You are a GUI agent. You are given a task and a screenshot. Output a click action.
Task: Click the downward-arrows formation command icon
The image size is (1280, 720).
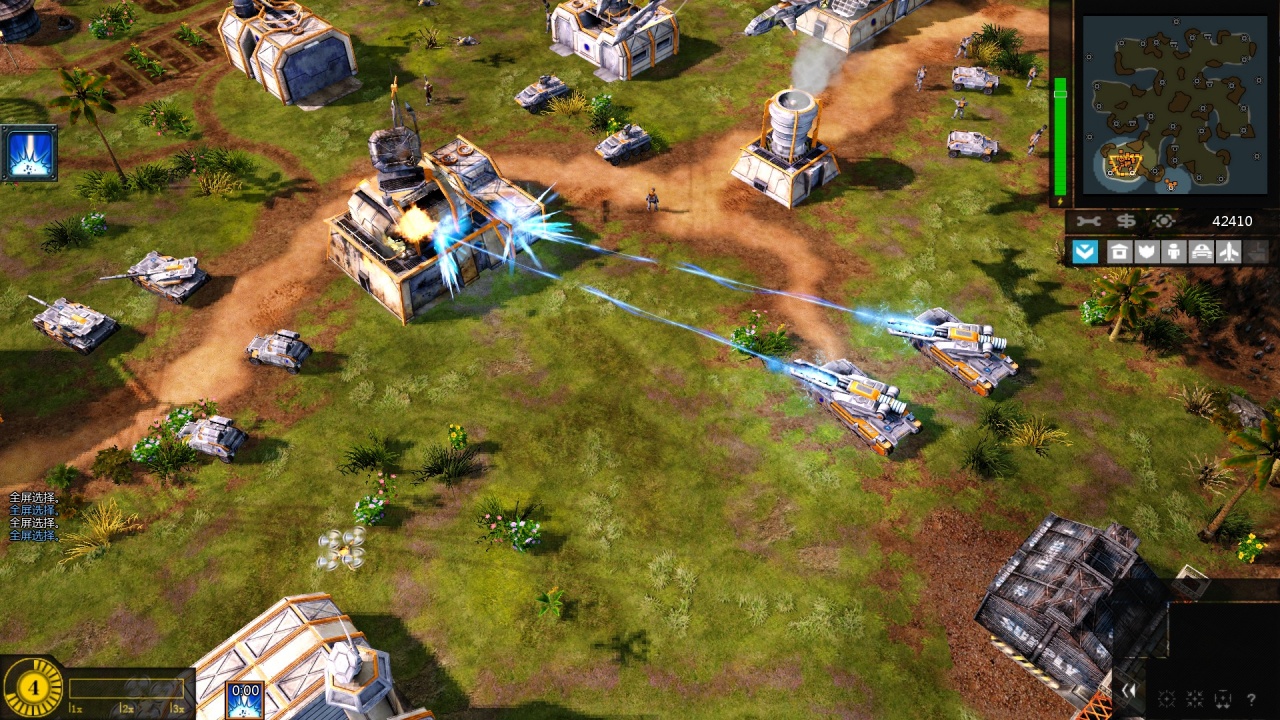click(1222, 699)
